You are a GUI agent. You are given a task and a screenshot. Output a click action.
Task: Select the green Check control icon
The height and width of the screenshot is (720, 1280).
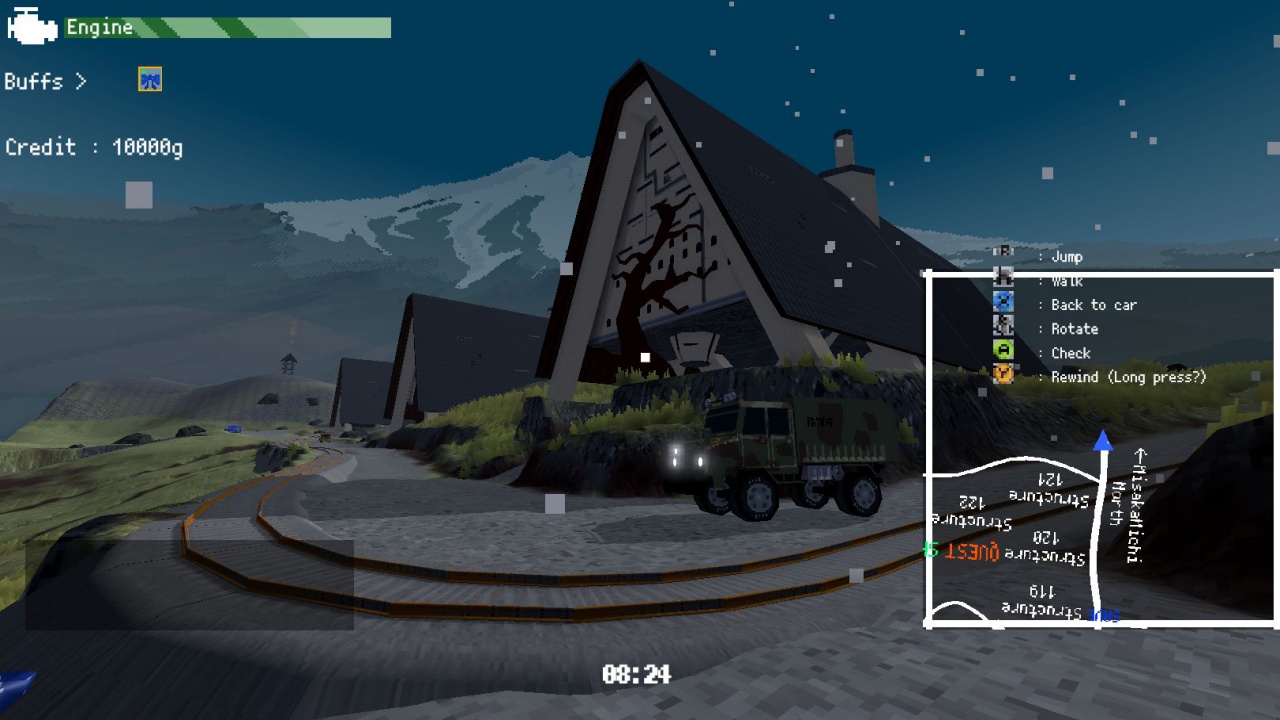(x=1003, y=352)
